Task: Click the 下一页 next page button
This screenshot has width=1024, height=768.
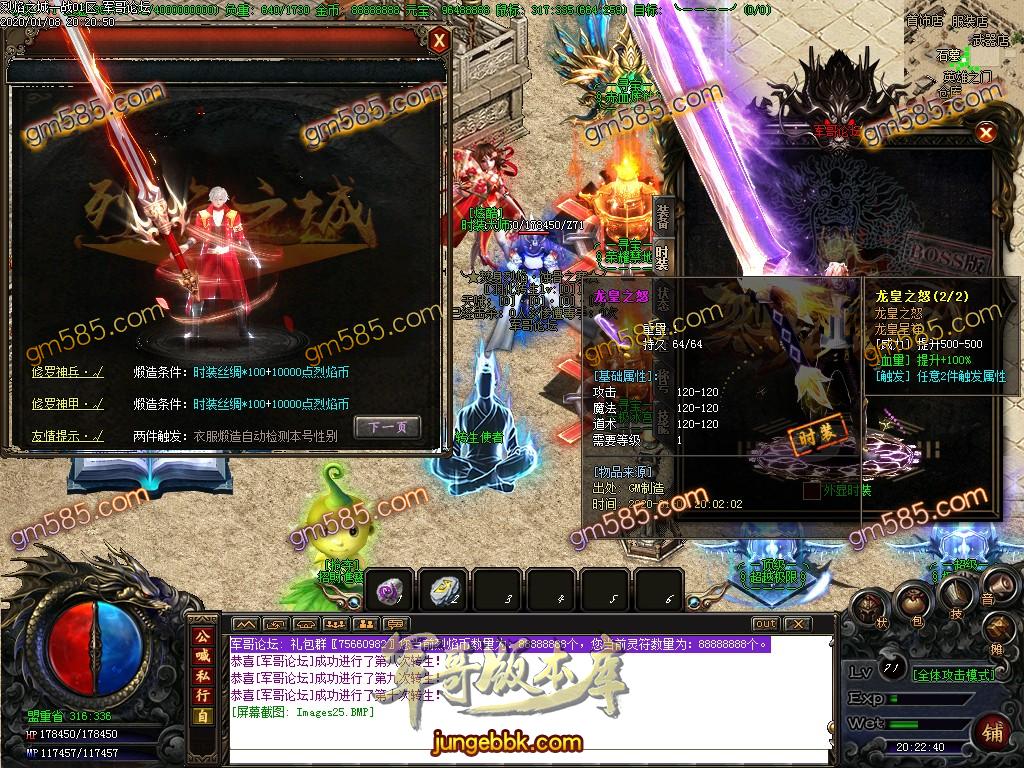Action: click(387, 427)
